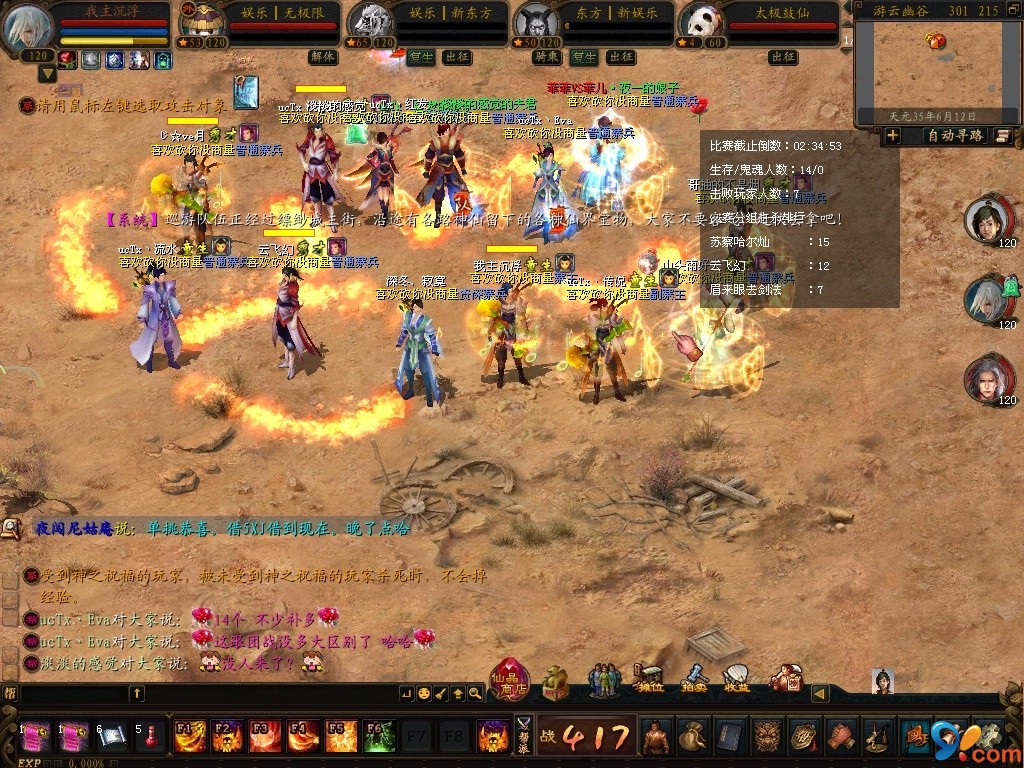This screenshot has width=1024, height=768.
Task: Click your white-haired character portrait
Action: point(28,27)
